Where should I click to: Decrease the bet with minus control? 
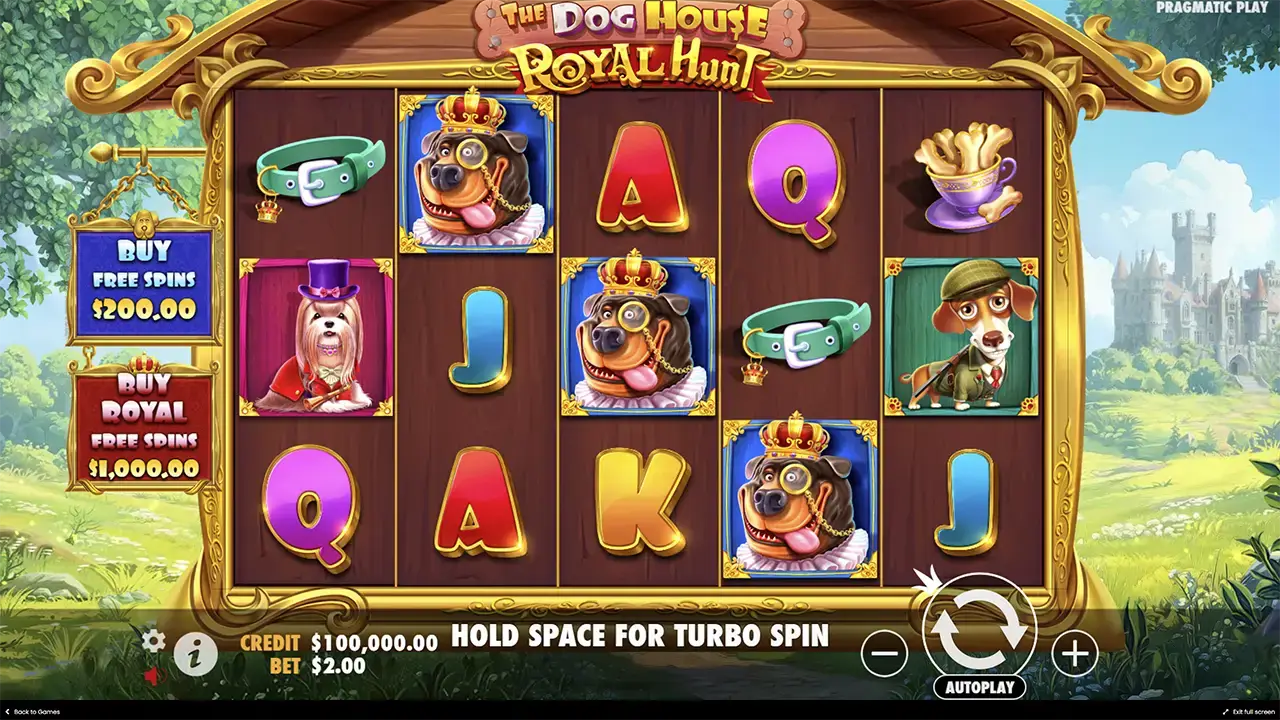tap(885, 654)
